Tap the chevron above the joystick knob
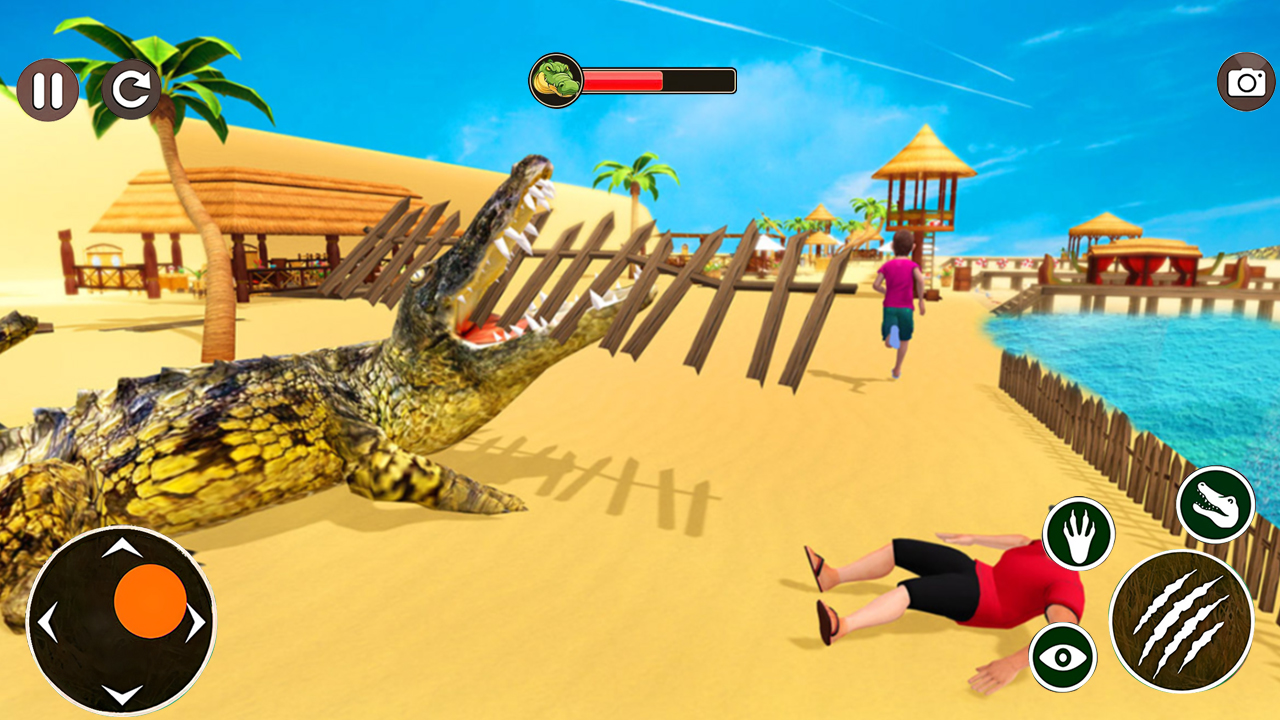Viewport: 1280px width, 720px height. (x=125, y=546)
